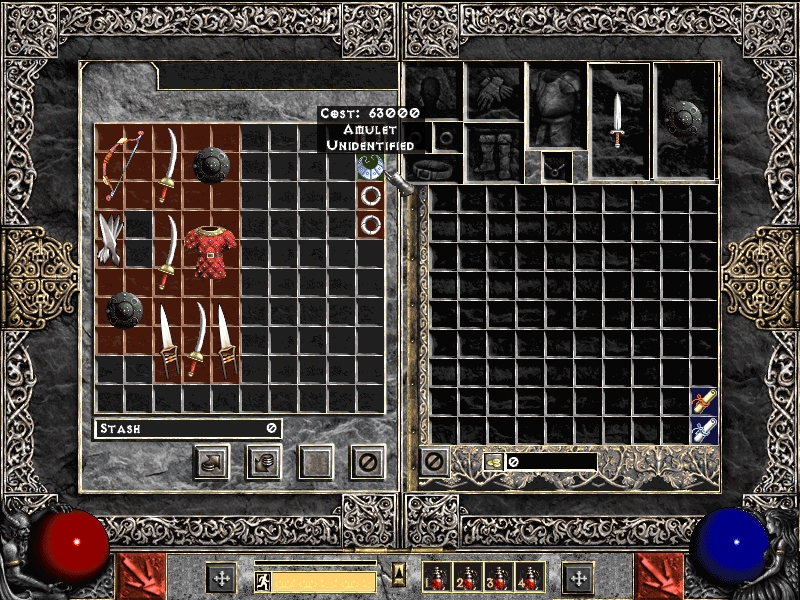
Task: Select the body armor equipment slot
Action: [556, 108]
